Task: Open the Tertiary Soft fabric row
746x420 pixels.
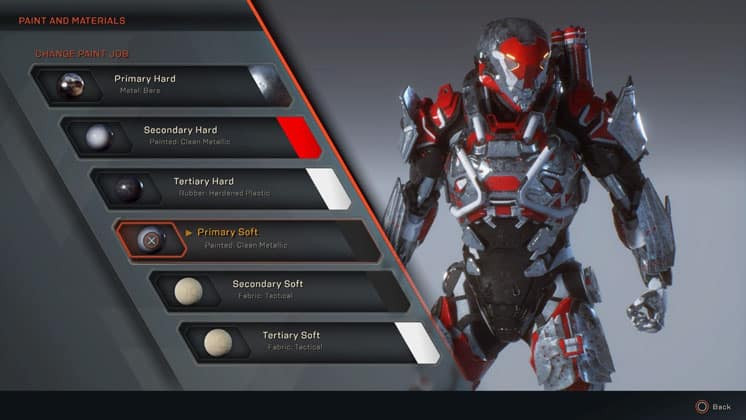Action: 292,341
